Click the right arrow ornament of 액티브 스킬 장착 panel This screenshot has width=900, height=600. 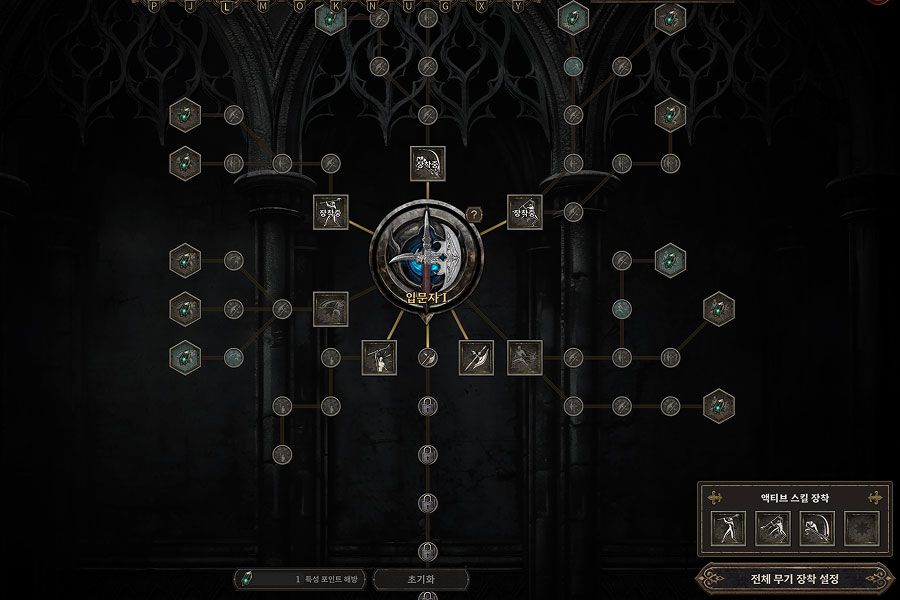click(x=874, y=497)
